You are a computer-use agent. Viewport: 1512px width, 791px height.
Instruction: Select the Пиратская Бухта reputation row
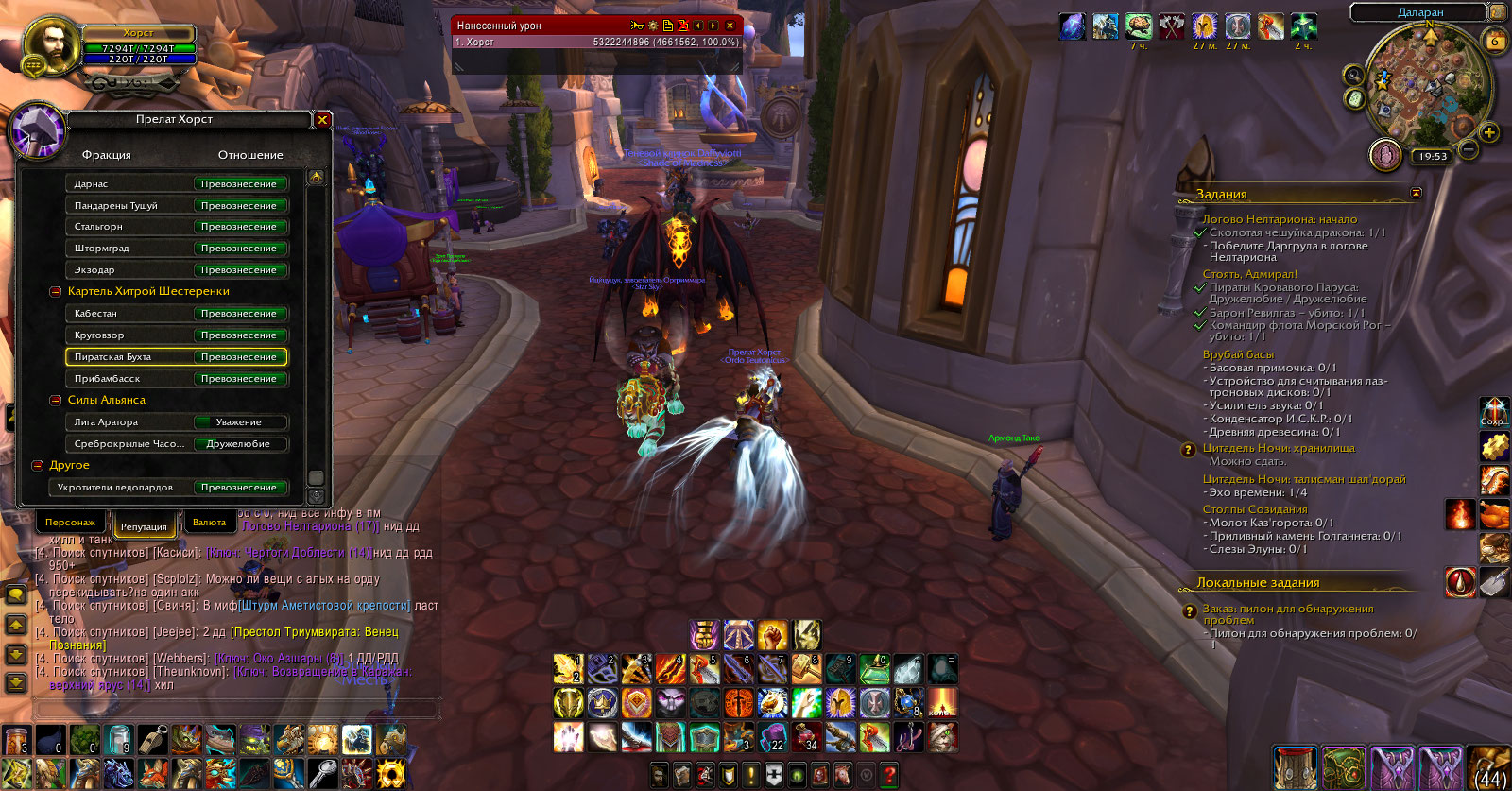176,357
